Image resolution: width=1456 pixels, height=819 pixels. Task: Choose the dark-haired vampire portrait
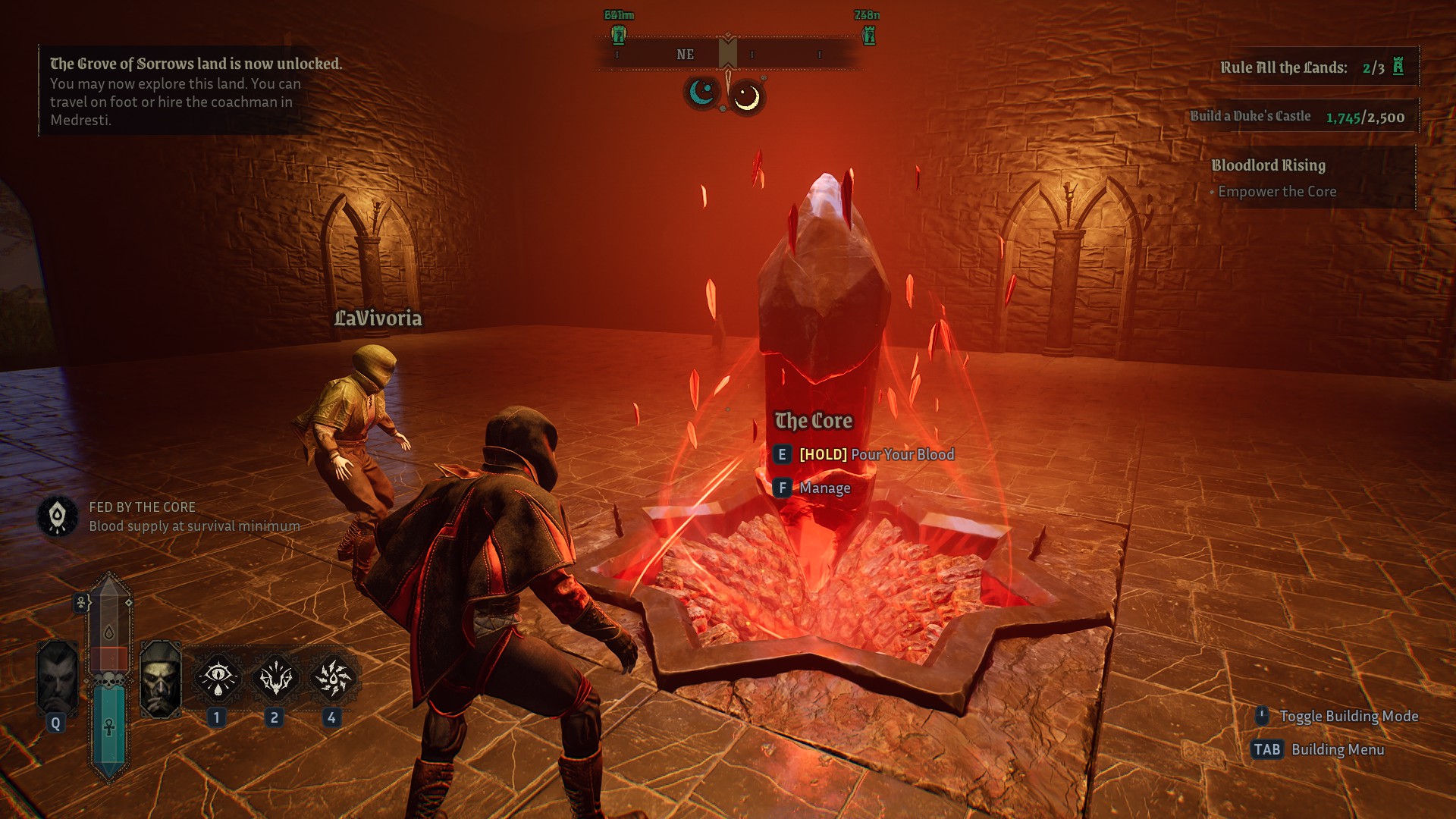coord(58,679)
